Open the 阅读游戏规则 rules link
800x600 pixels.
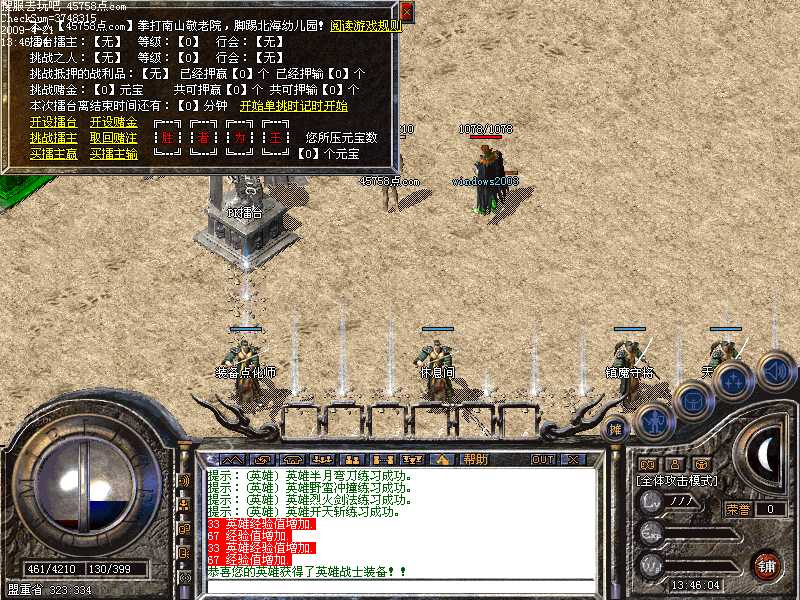(x=369, y=27)
